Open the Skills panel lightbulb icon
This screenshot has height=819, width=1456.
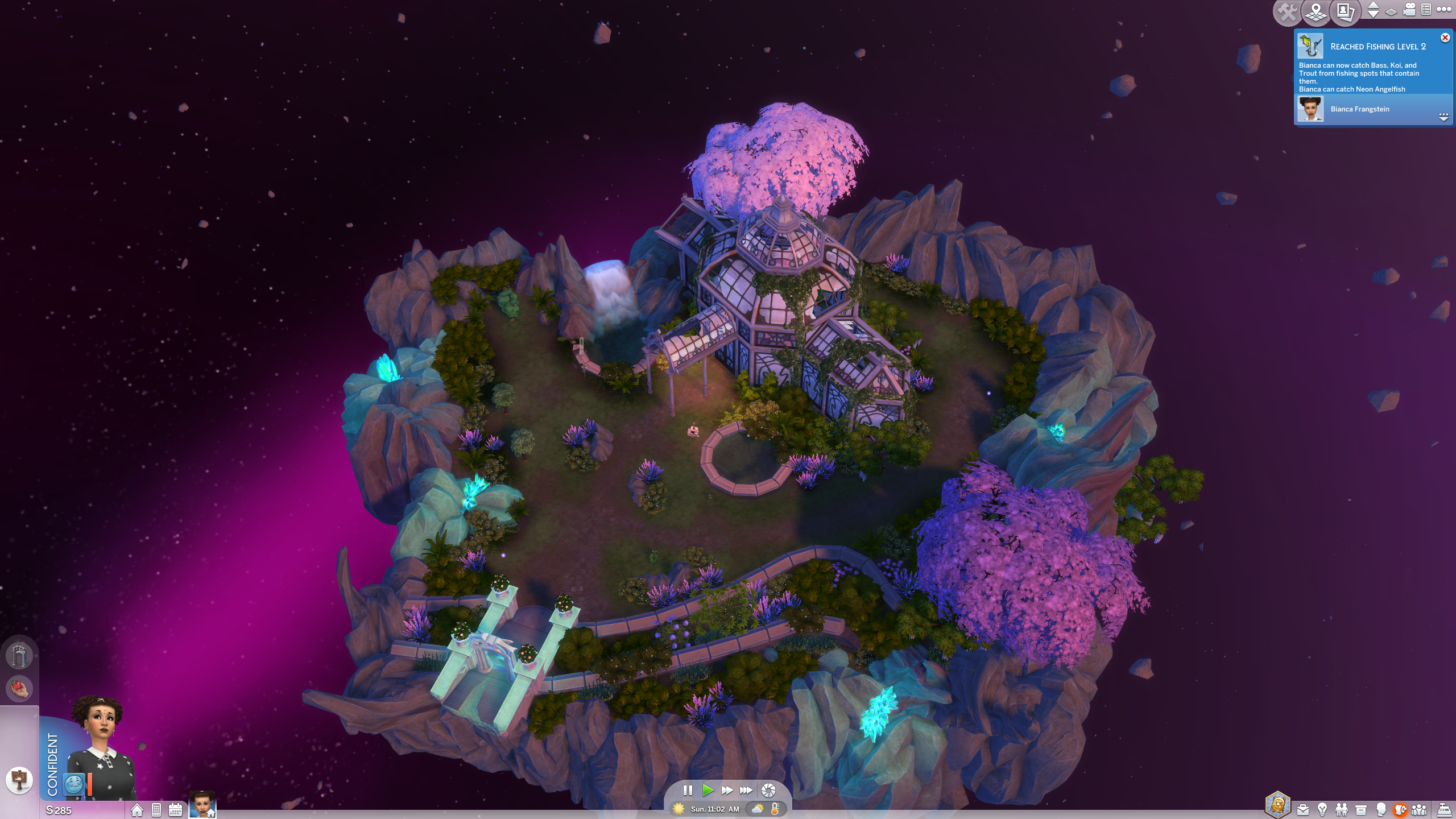tap(1322, 810)
